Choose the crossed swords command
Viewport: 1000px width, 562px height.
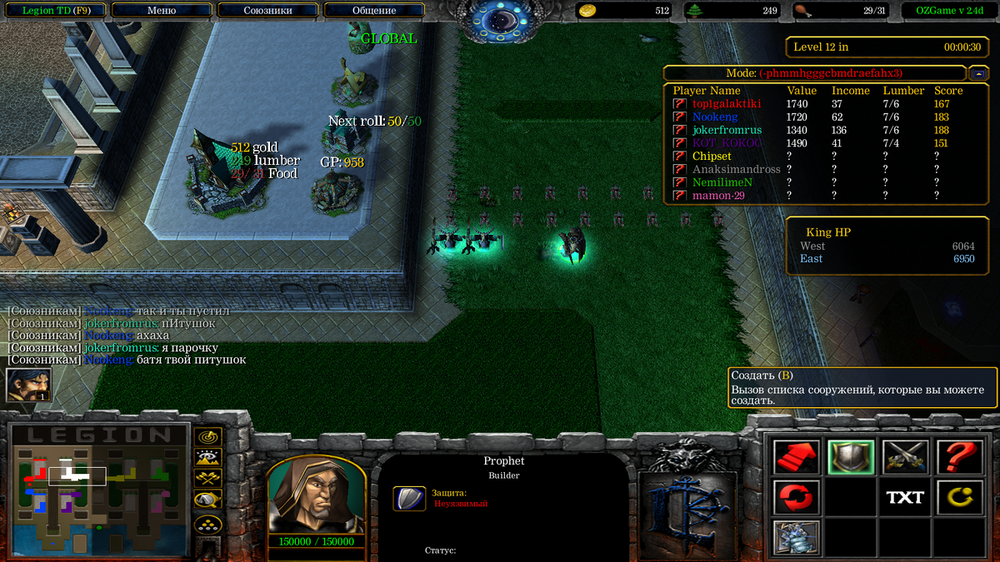904,457
